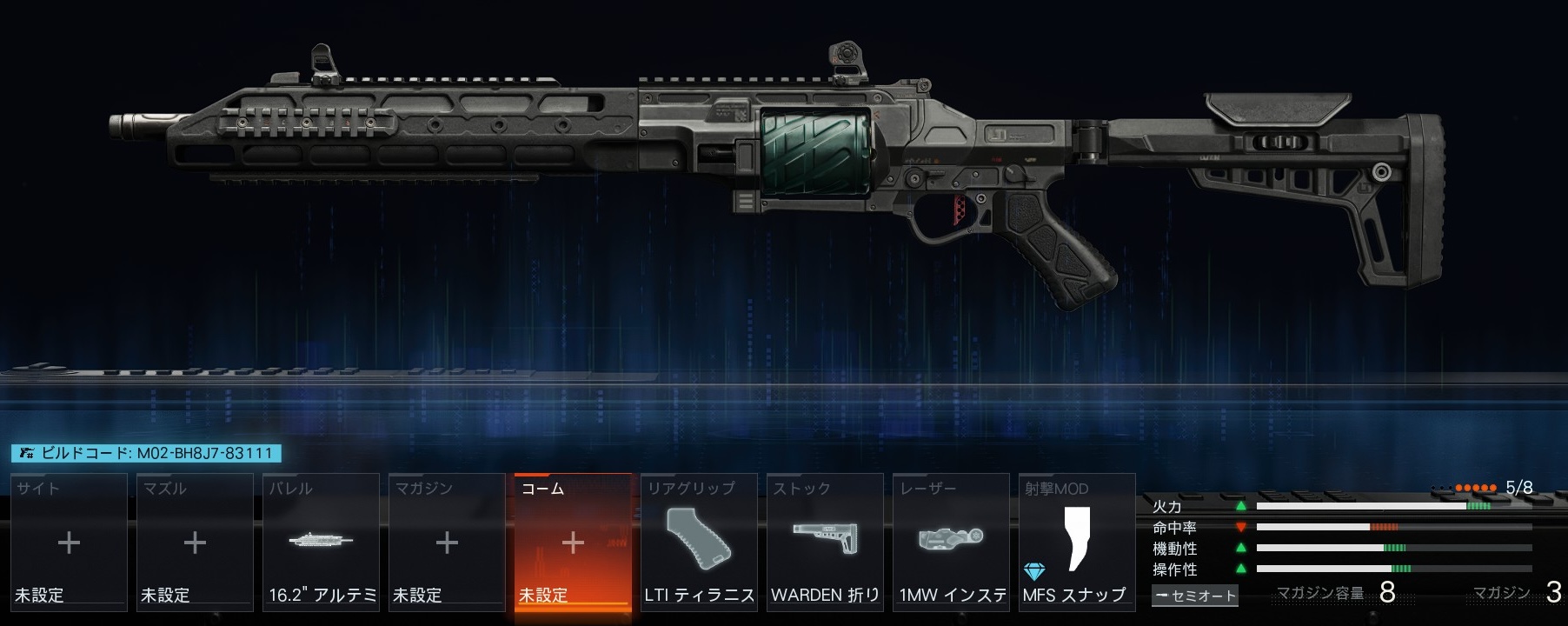Select the highlighted コーム slot

(573, 543)
